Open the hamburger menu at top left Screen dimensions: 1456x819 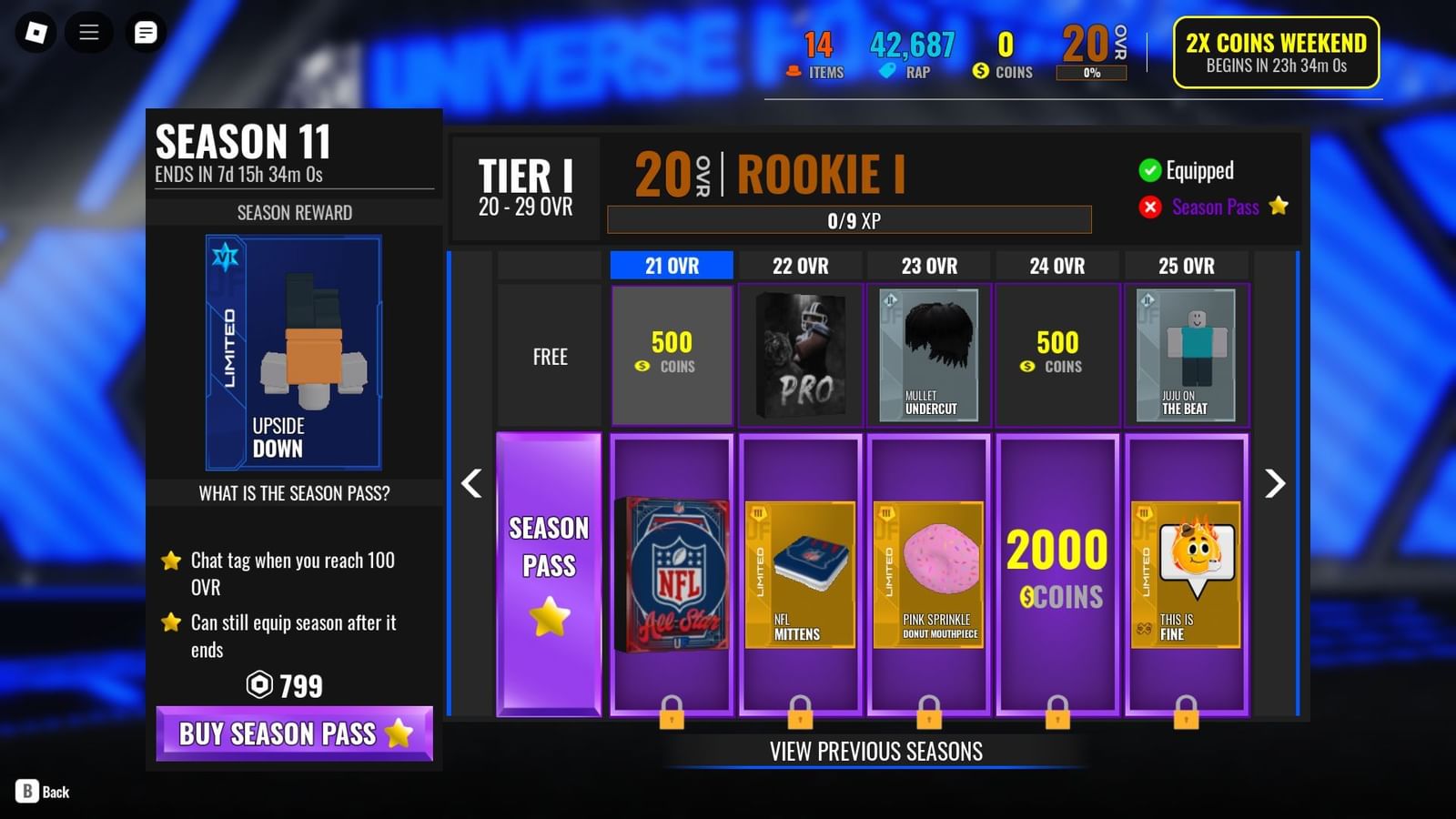click(x=88, y=32)
